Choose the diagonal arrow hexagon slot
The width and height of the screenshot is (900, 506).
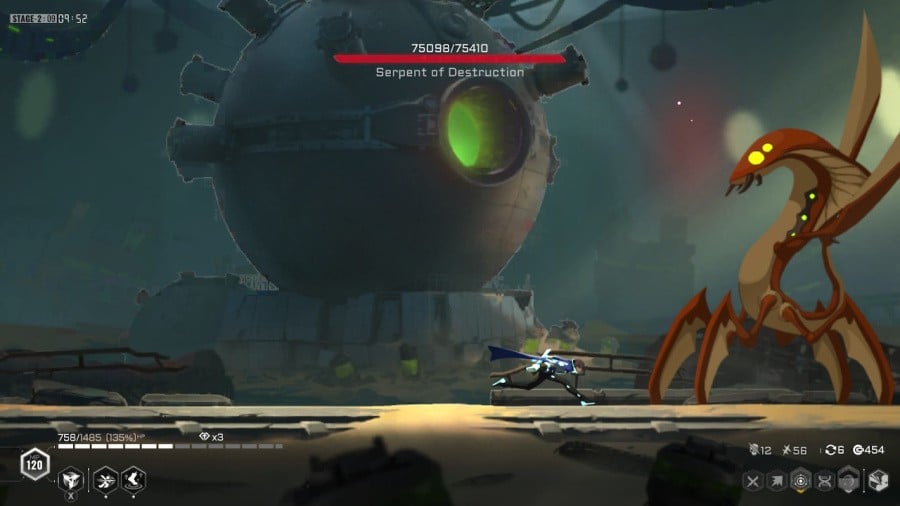pos(777,482)
